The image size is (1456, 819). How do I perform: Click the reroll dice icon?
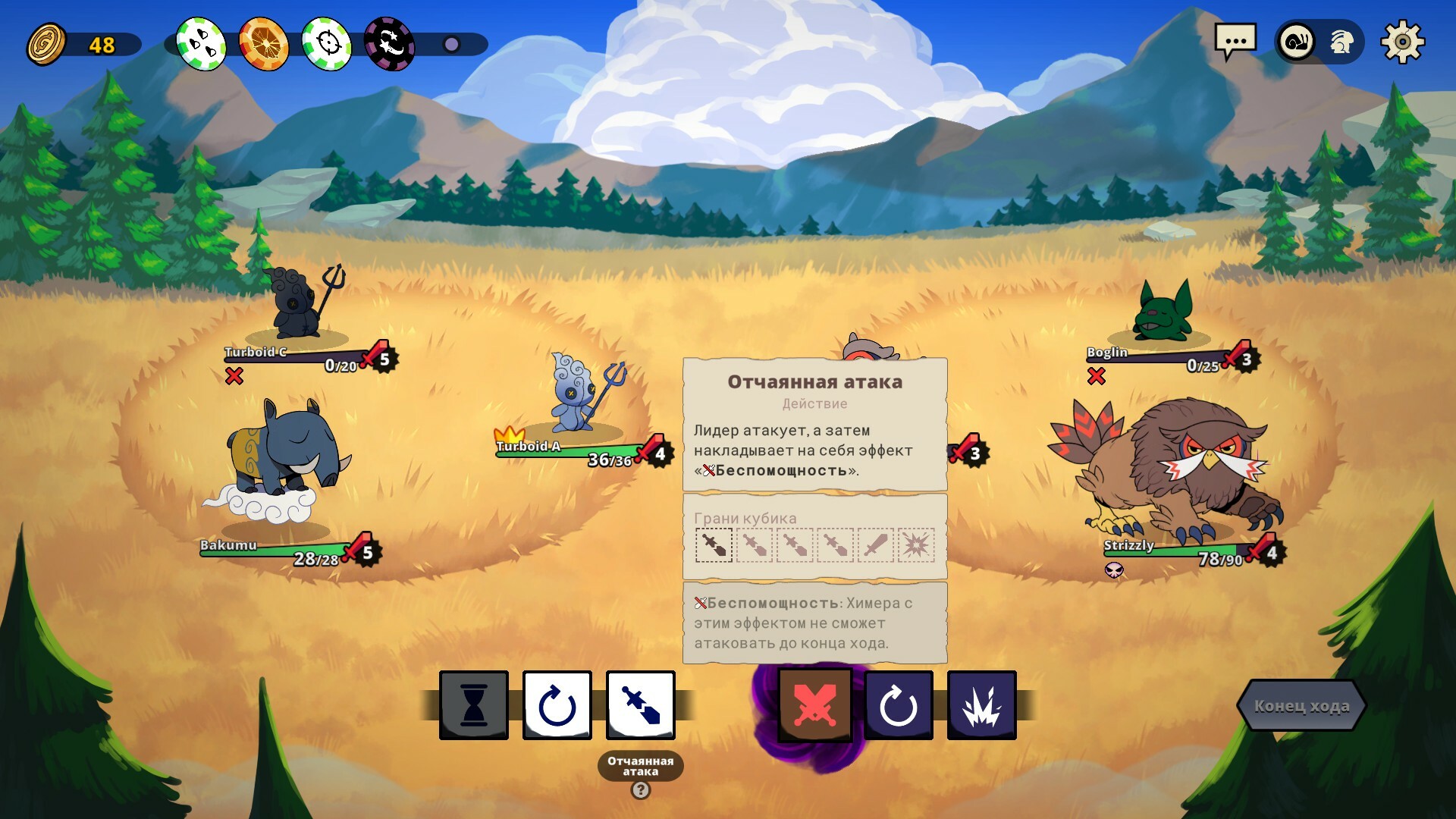[557, 704]
